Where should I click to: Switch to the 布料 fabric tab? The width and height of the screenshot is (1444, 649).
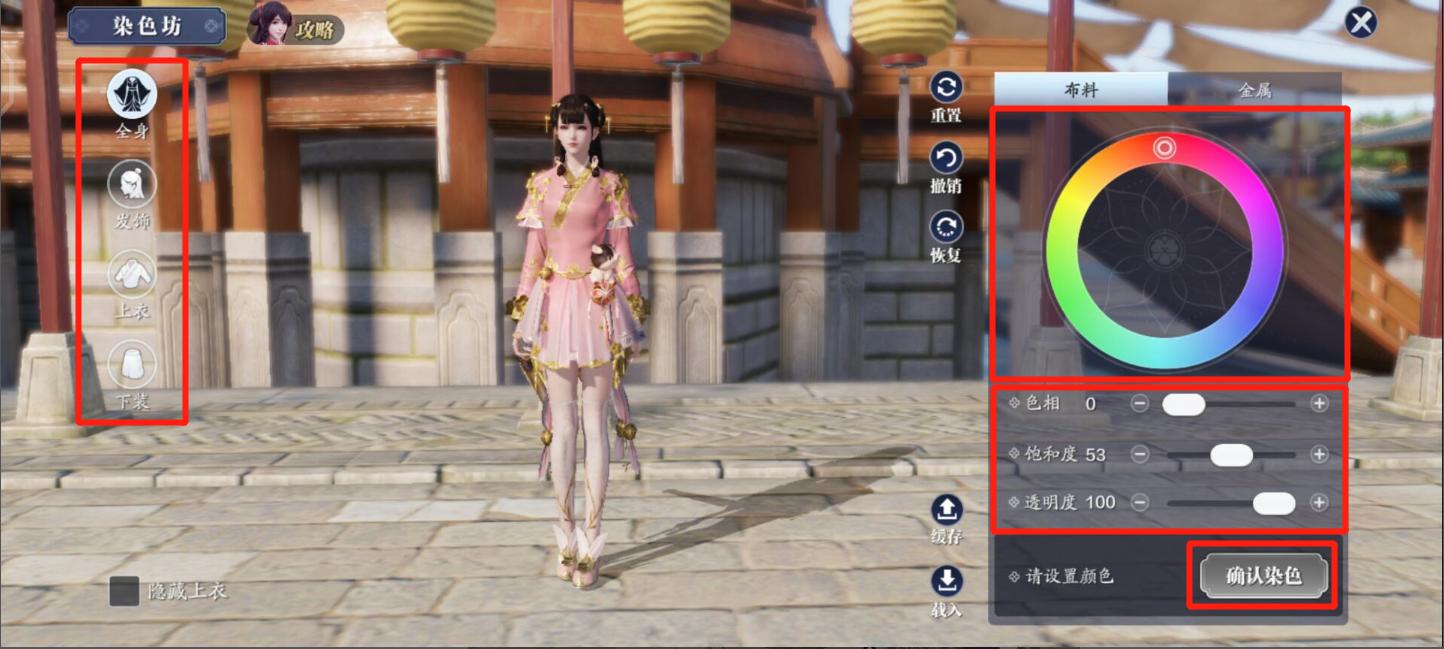point(1081,90)
